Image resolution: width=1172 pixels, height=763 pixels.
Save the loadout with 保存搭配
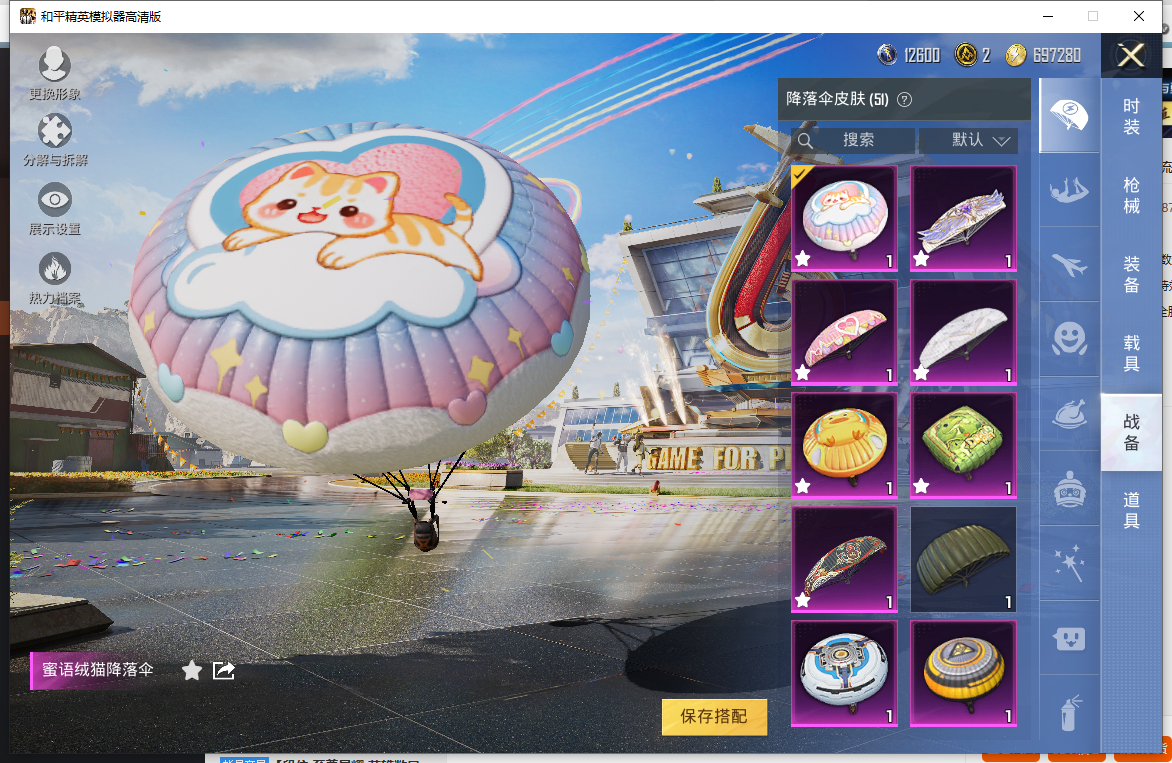click(x=714, y=716)
